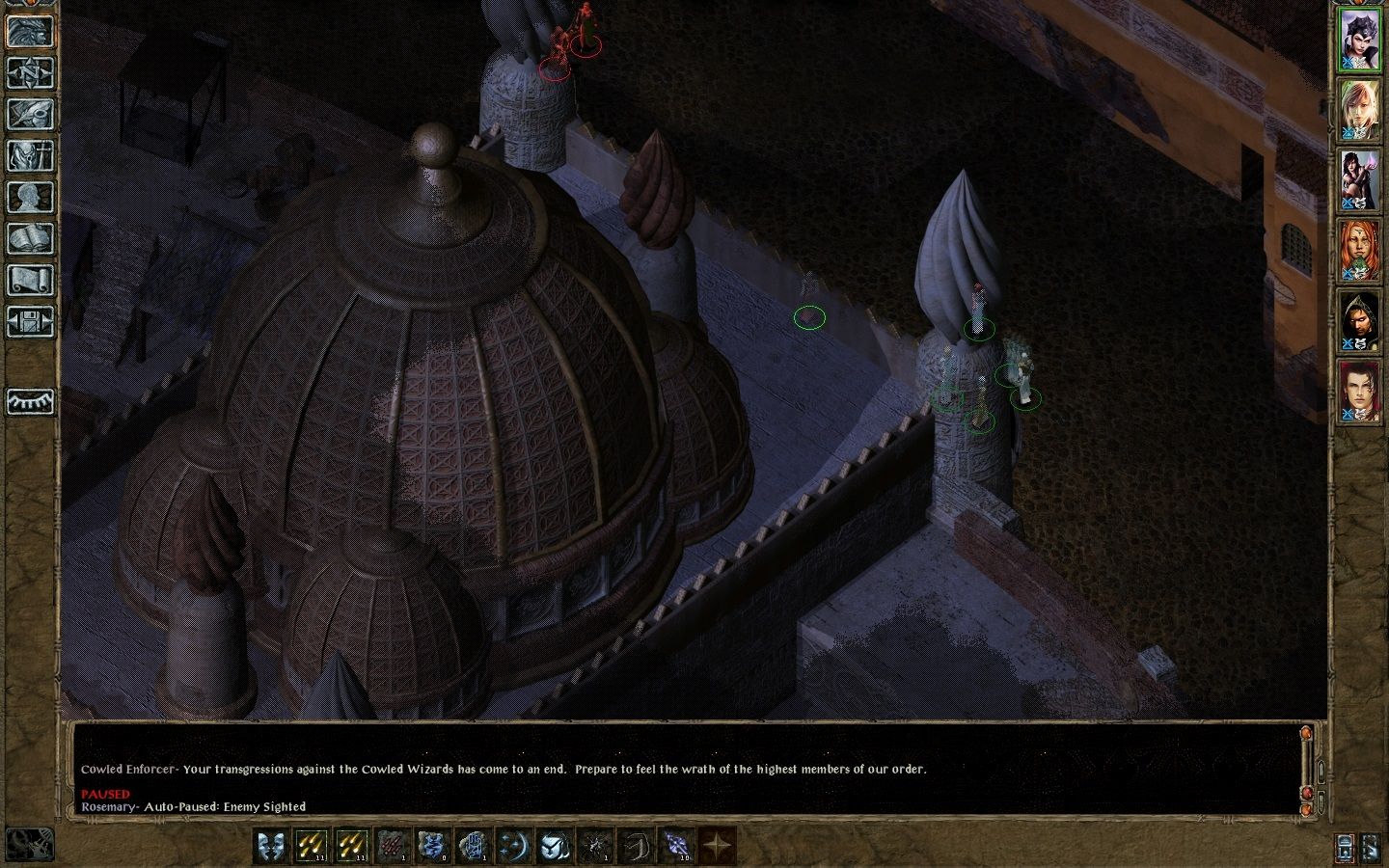Open the mage spellbook button
Image resolution: width=1389 pixels, height=868 pixels.
30,238
